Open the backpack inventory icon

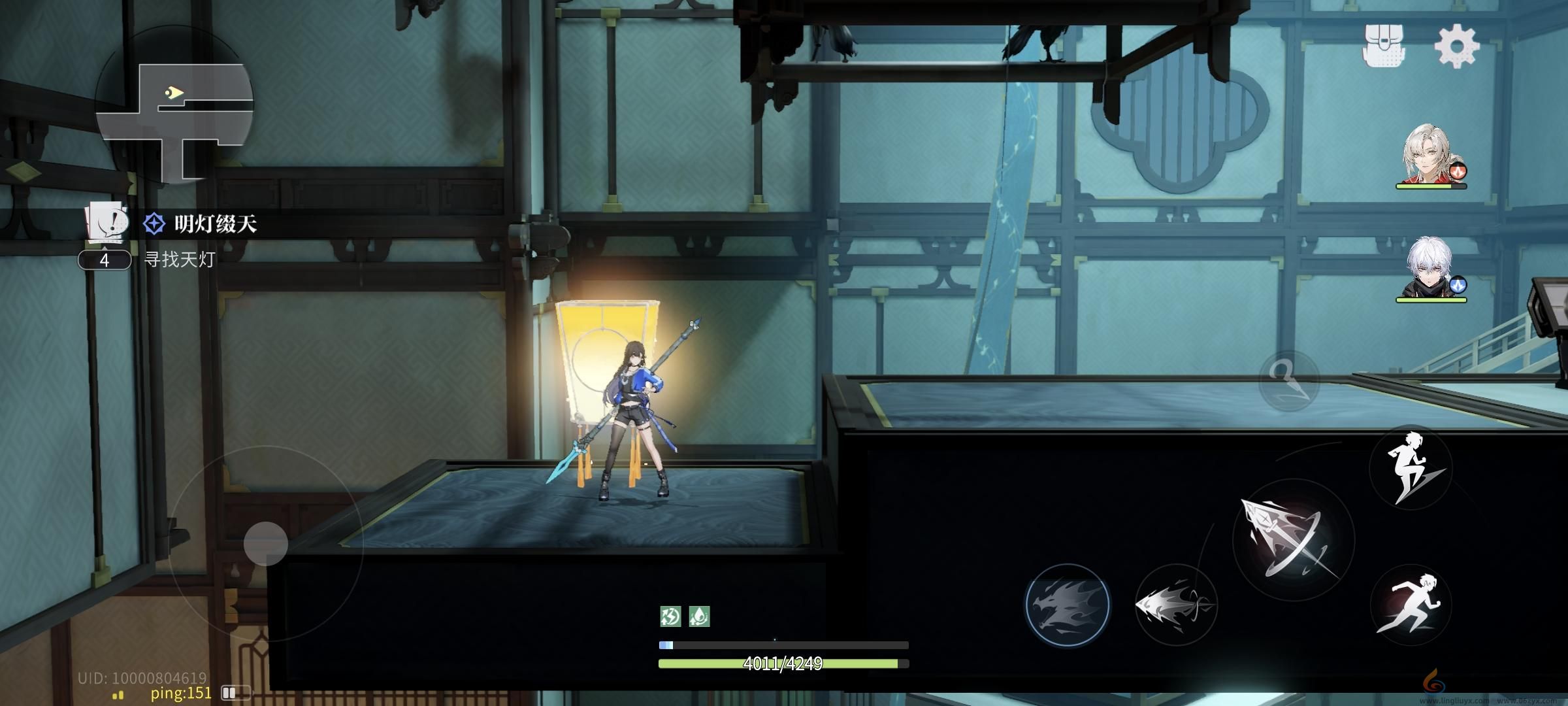pyautogui.click(x=1383, y=46)
